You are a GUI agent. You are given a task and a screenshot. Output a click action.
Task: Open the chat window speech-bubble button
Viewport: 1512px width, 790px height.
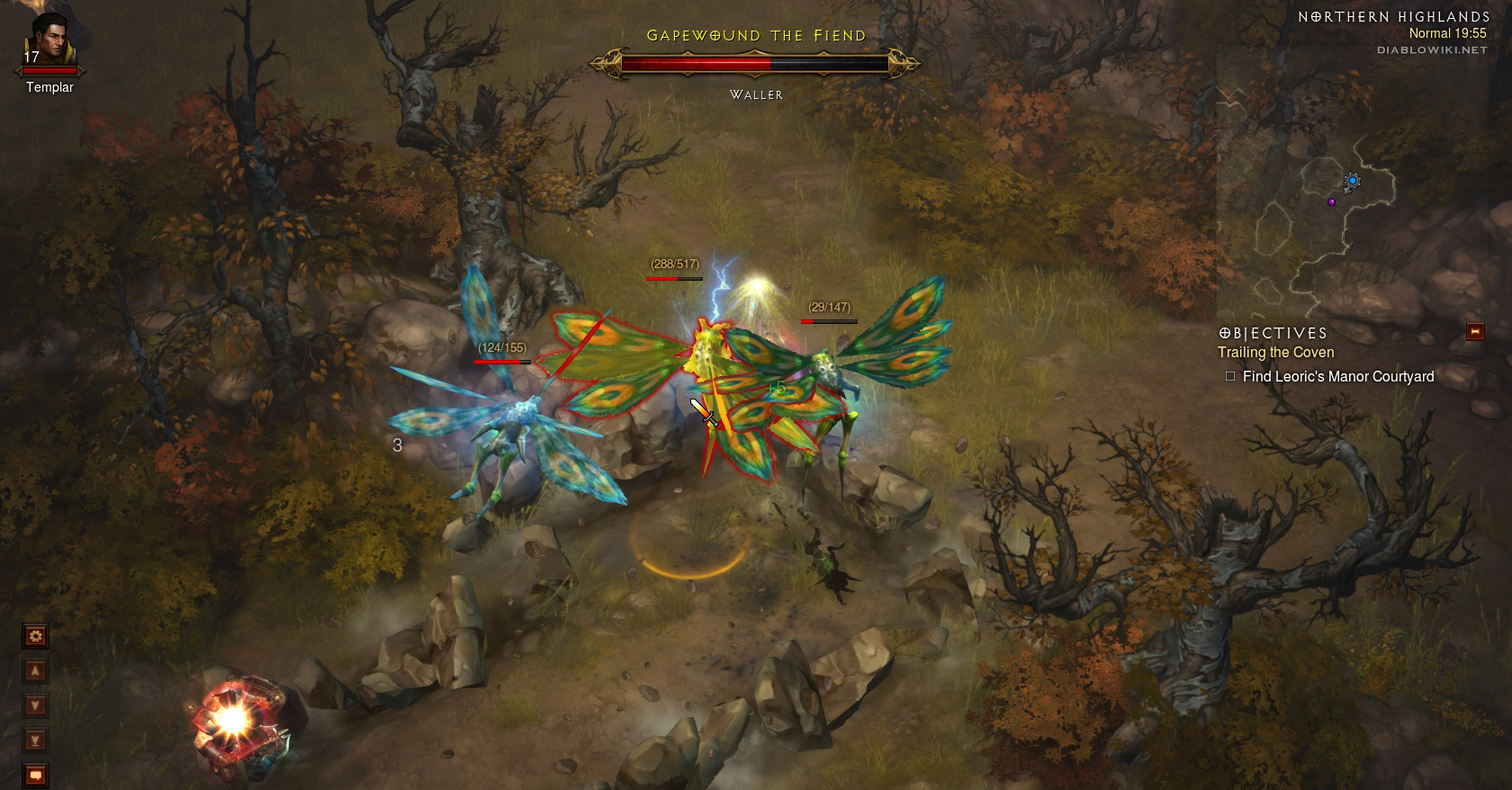[35, 774]
